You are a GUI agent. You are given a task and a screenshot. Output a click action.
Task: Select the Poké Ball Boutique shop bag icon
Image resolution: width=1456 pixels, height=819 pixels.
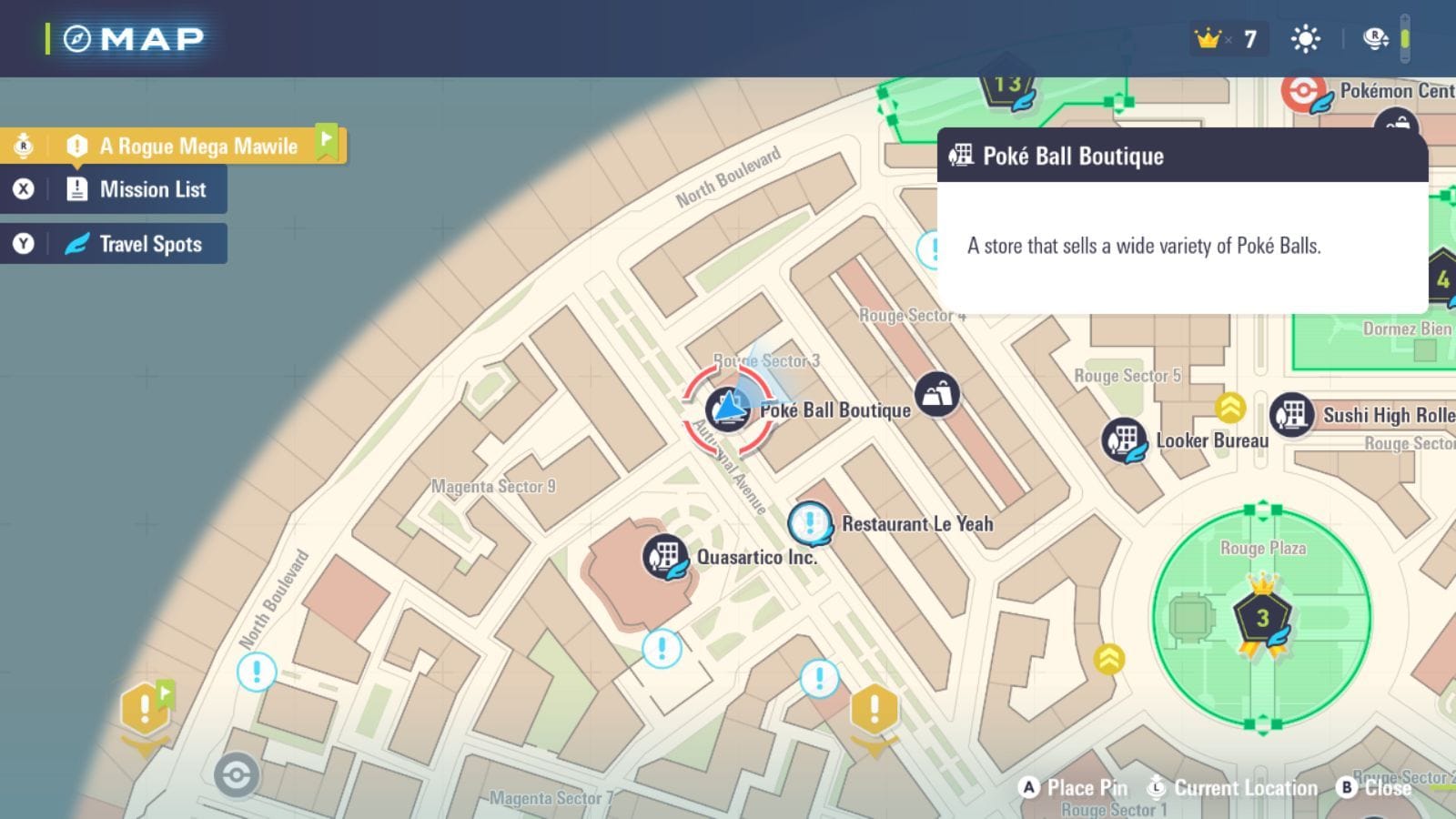pos(937,395)
